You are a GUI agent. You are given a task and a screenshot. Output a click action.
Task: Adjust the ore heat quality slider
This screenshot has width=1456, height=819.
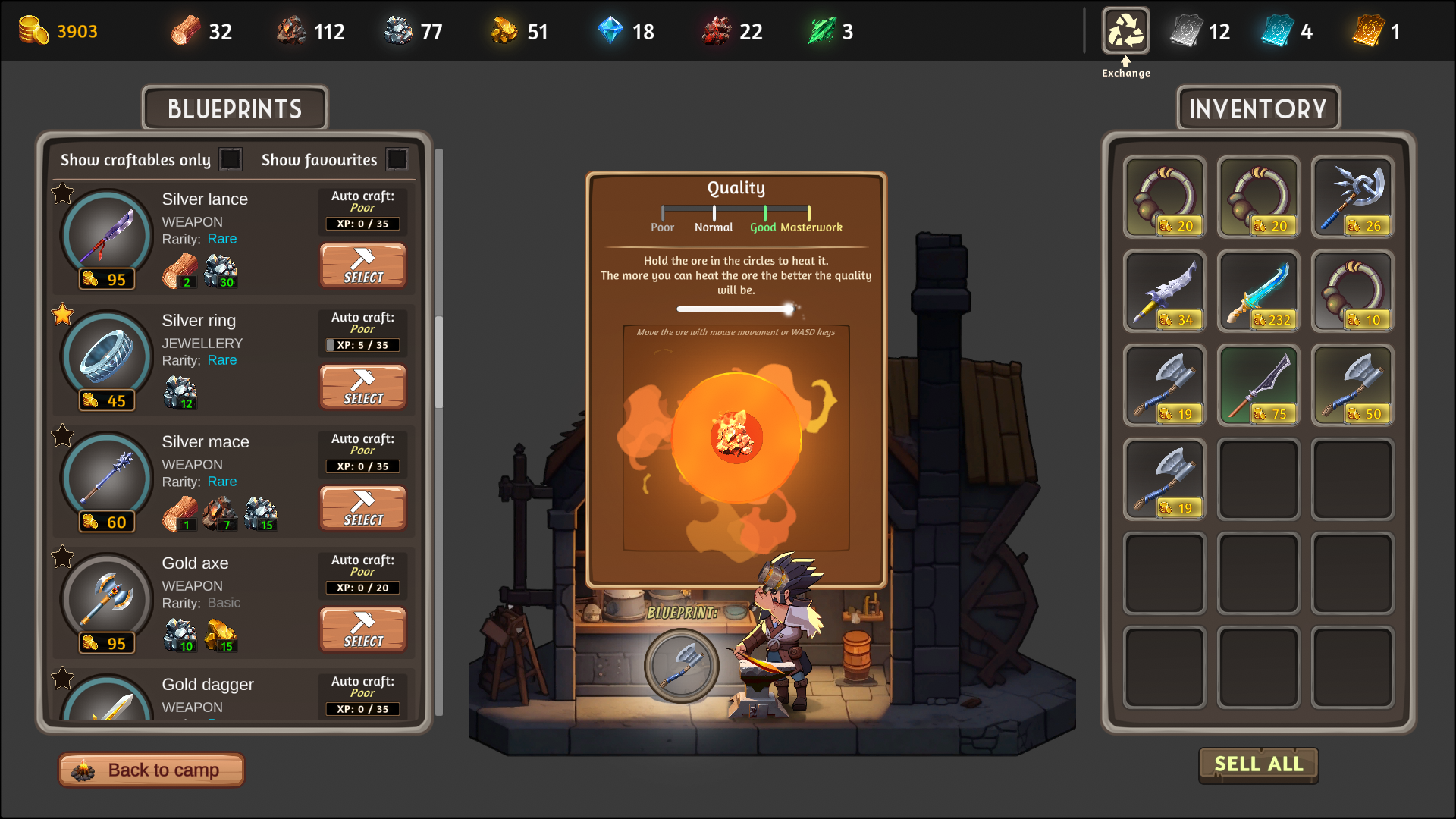(791, 309)
